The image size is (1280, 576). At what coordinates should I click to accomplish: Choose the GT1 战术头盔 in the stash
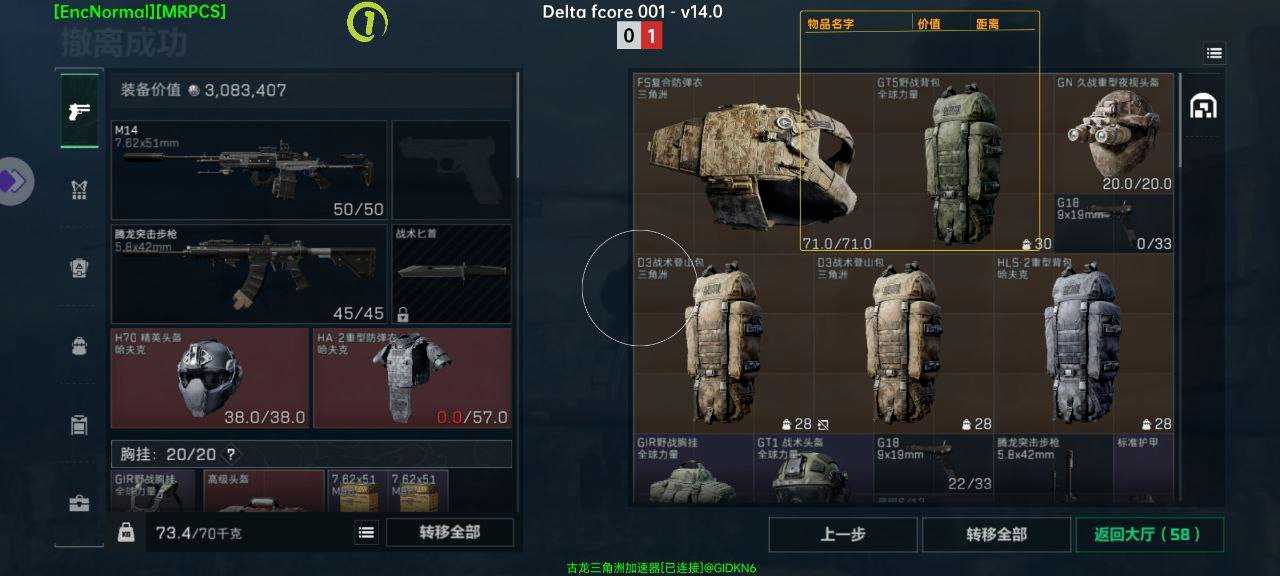[x=812, y=469]
